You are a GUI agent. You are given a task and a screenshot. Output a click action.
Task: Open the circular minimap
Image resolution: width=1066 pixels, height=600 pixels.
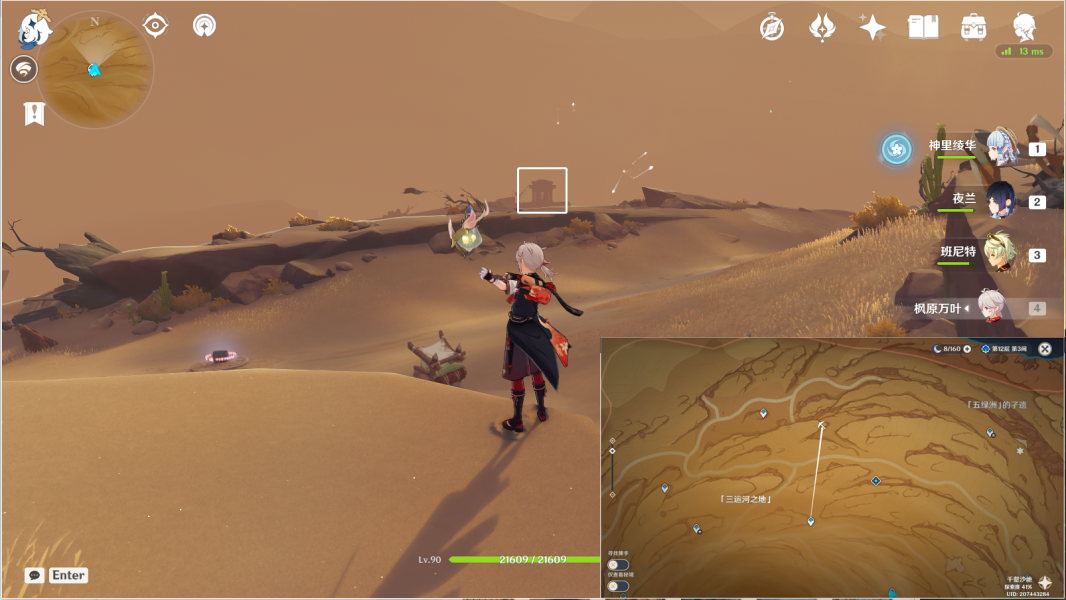95,69
